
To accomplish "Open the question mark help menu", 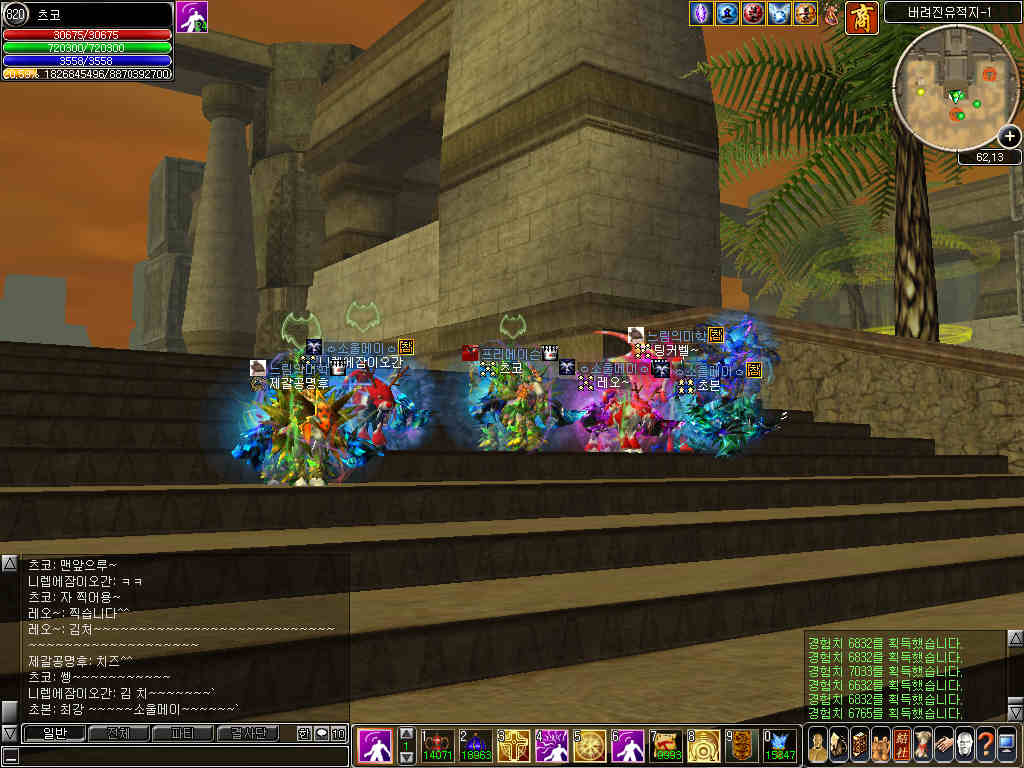I will [984, 745].
